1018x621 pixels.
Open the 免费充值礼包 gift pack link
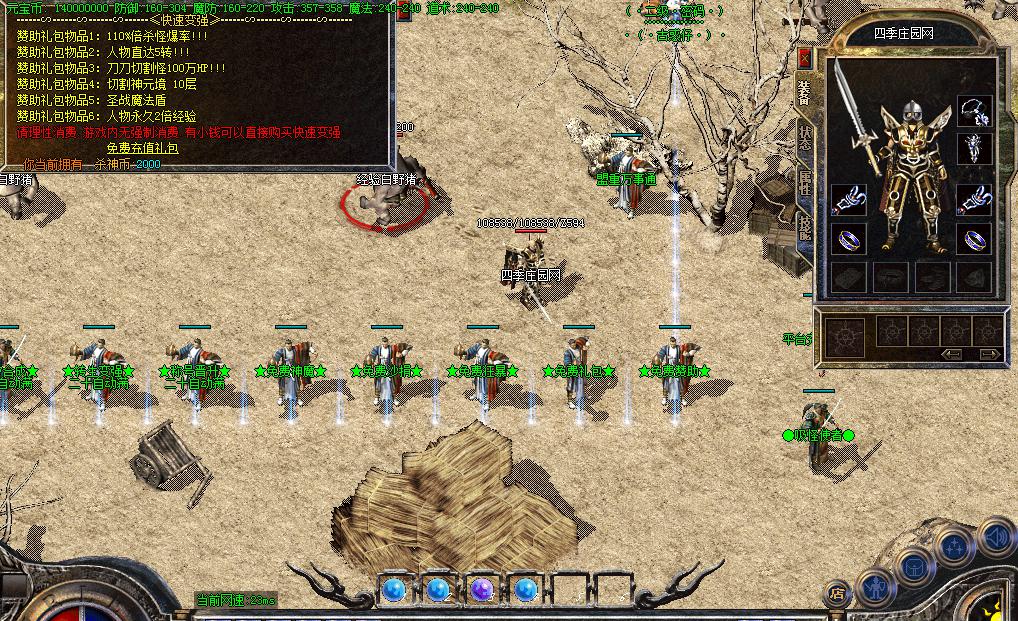pos(143,148)
